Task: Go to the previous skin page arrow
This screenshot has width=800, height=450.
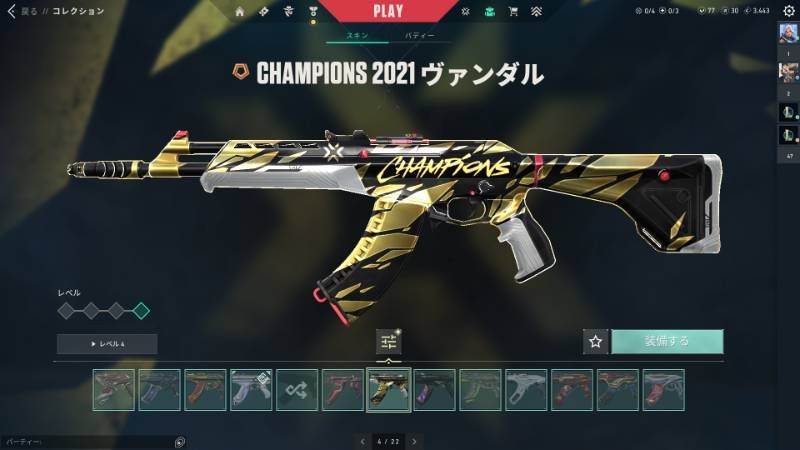Action: pyautogui.click(x=363, y=441)
